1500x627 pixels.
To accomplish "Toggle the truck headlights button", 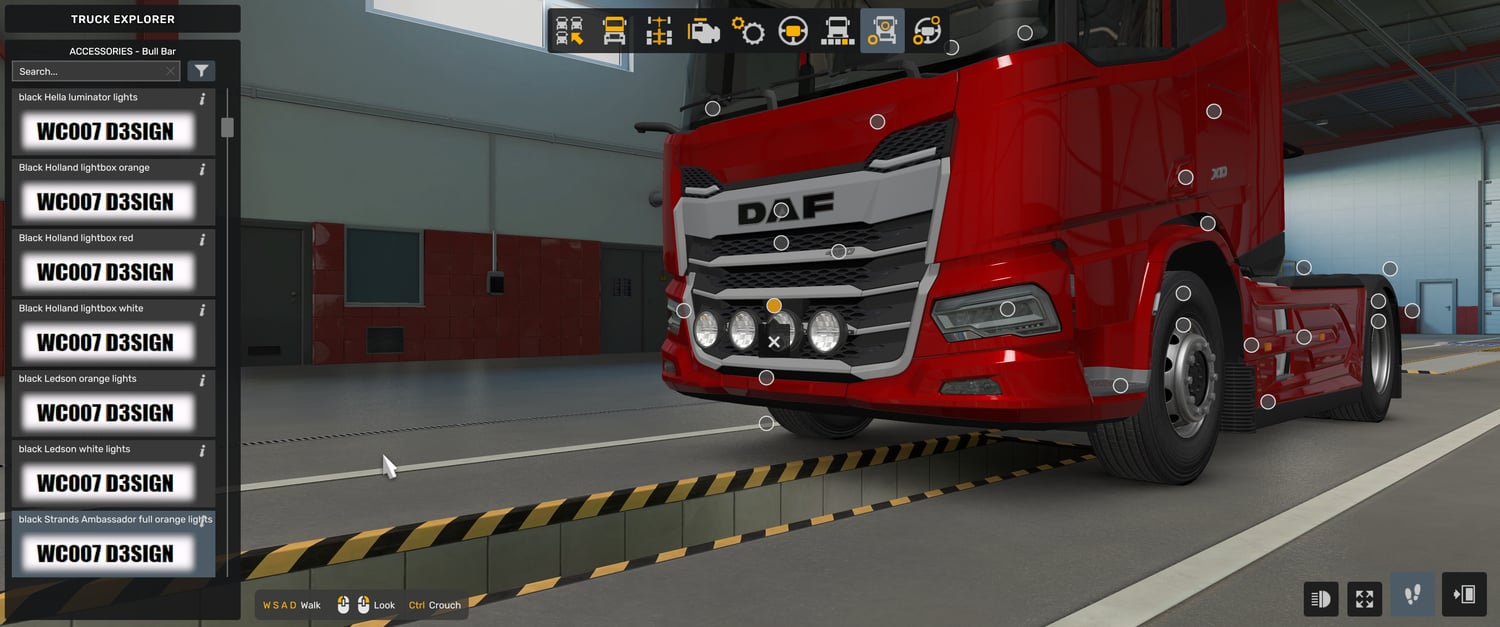I will 1321,598.
